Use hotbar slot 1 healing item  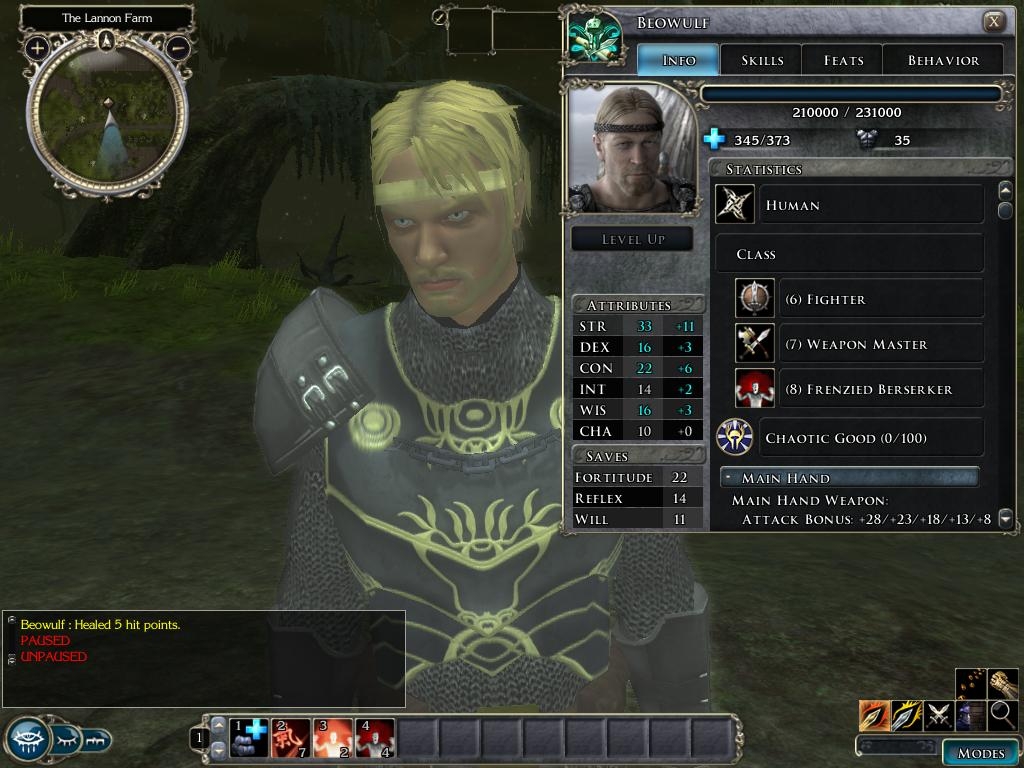pyautogui.click(x=249, y=738)
